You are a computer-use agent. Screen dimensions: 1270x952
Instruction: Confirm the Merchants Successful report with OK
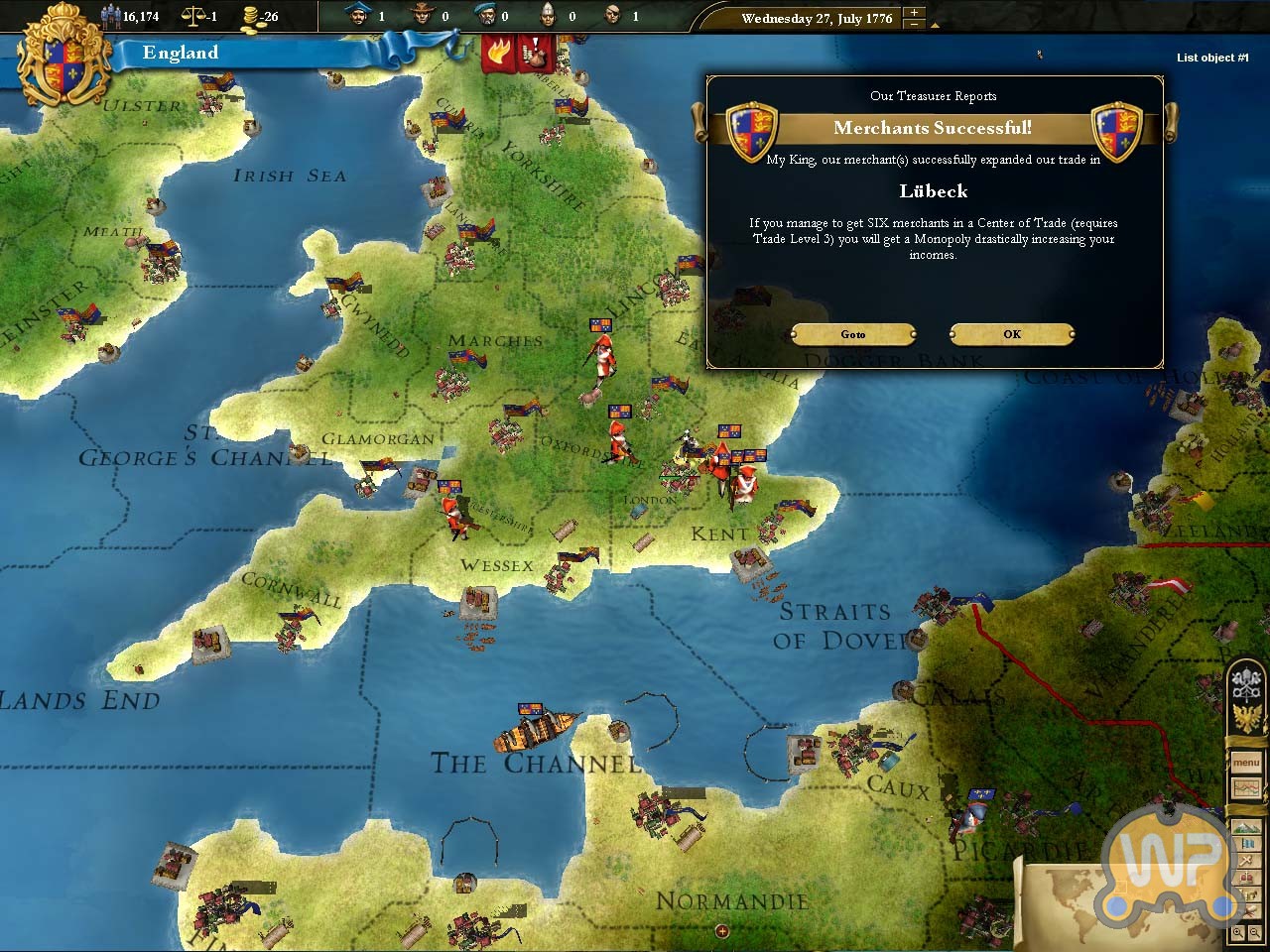tap(1011, 334)
